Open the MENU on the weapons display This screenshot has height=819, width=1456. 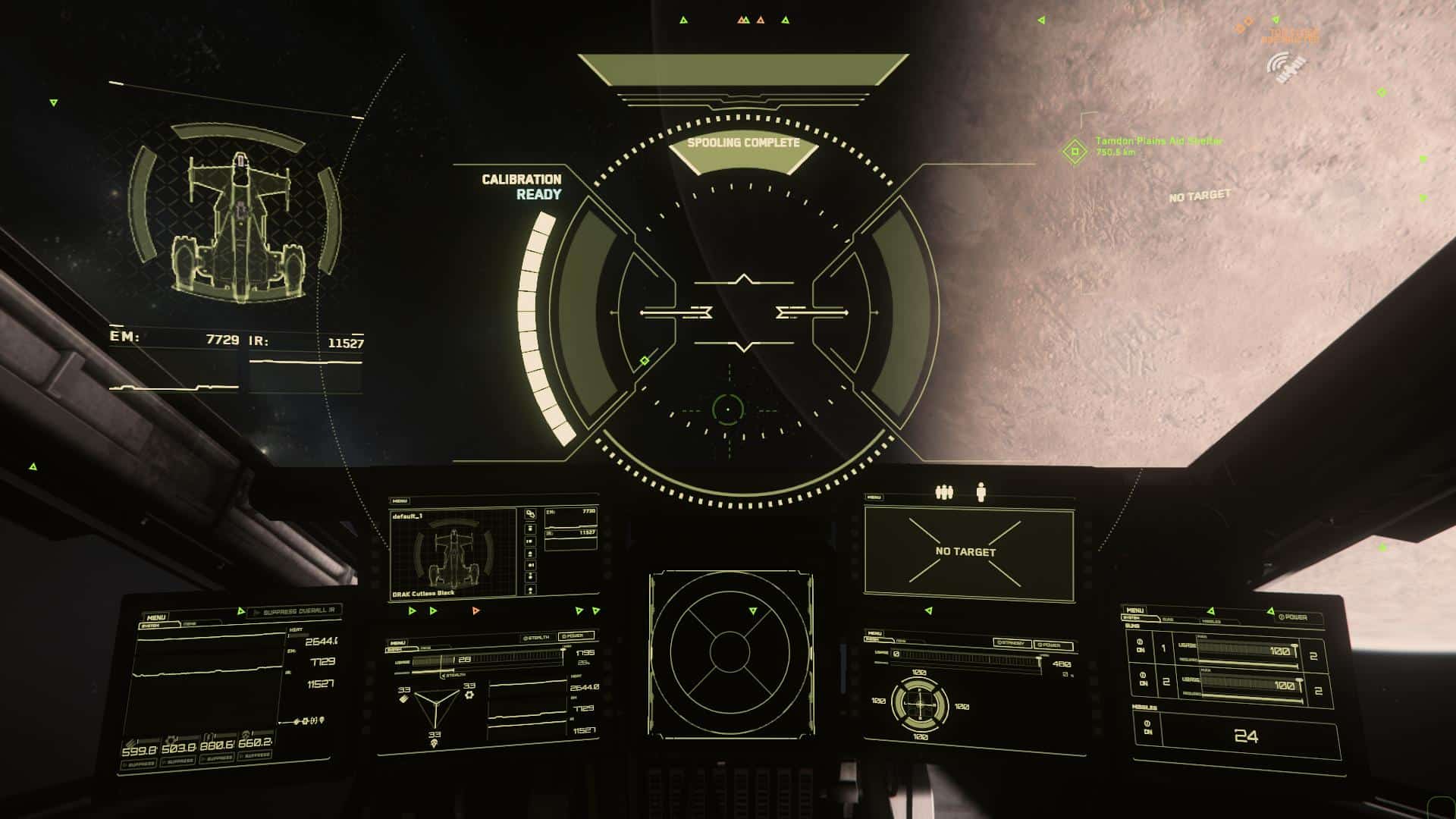(1135, 610)
